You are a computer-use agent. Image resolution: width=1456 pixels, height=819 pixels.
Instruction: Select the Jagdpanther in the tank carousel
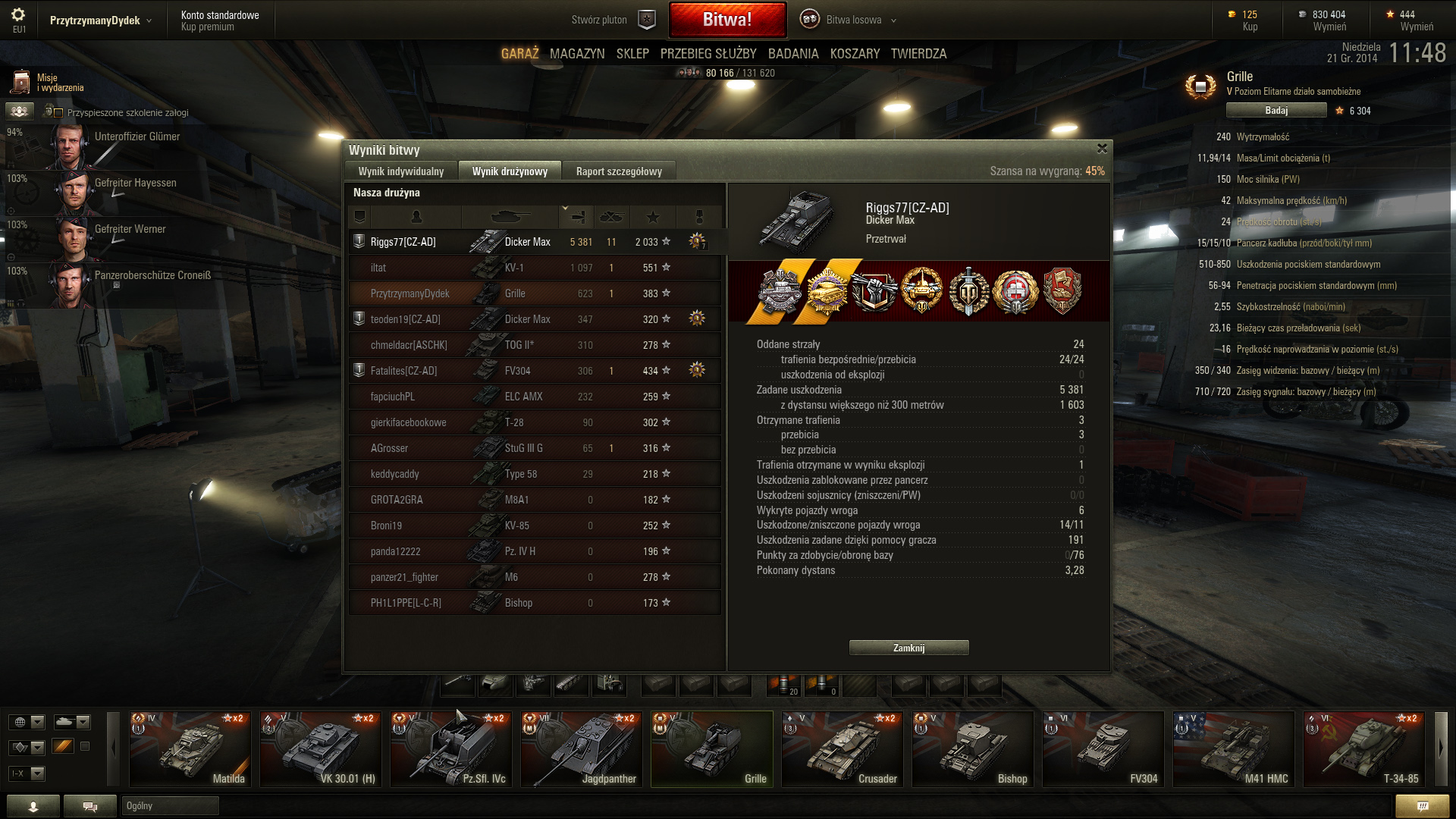click(581, 748)
